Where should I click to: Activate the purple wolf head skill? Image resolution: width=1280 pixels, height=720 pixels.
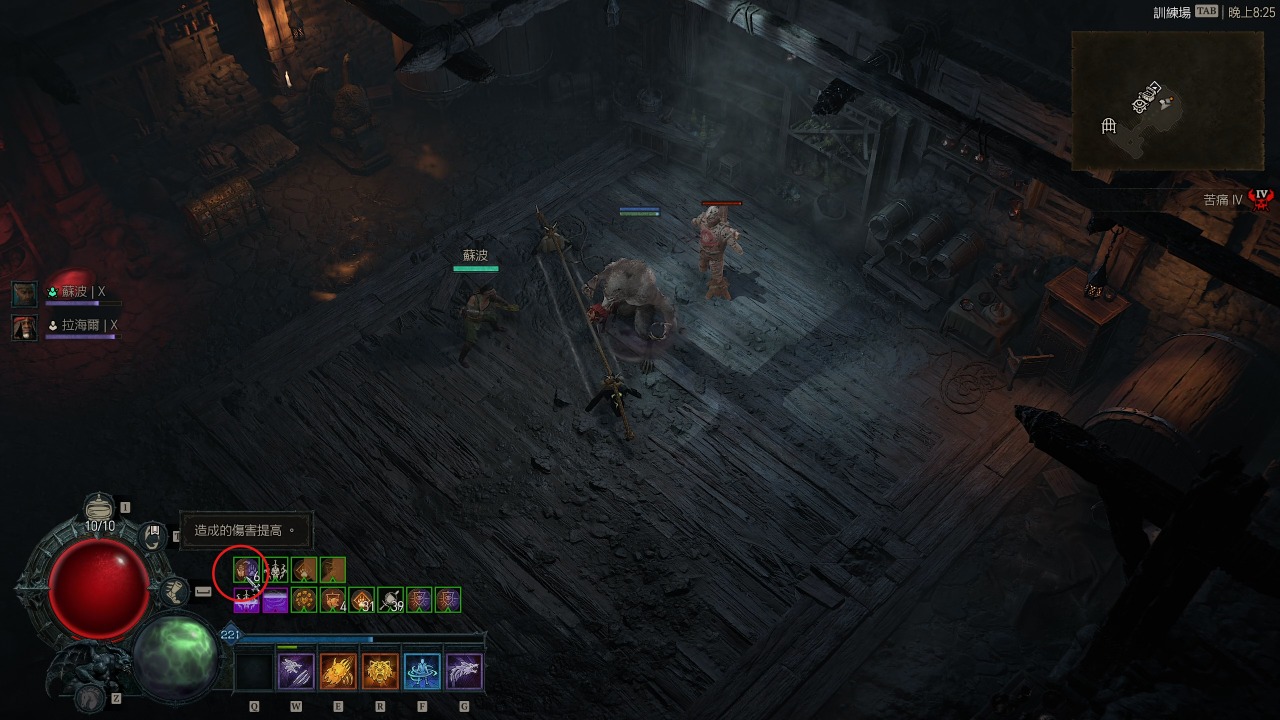[x=464, y=671]
